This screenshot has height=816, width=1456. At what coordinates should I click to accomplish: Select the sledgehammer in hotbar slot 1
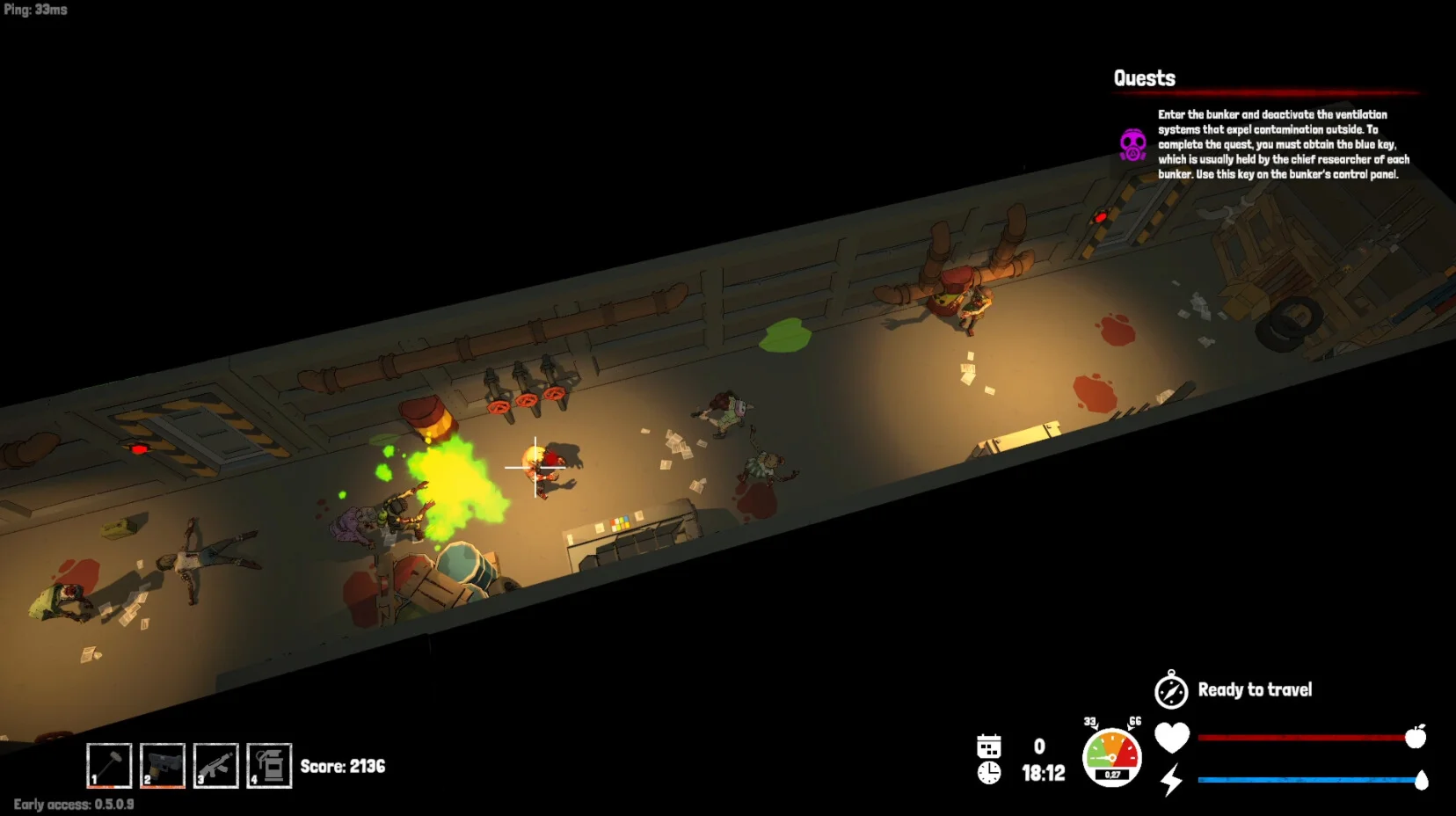109,765
